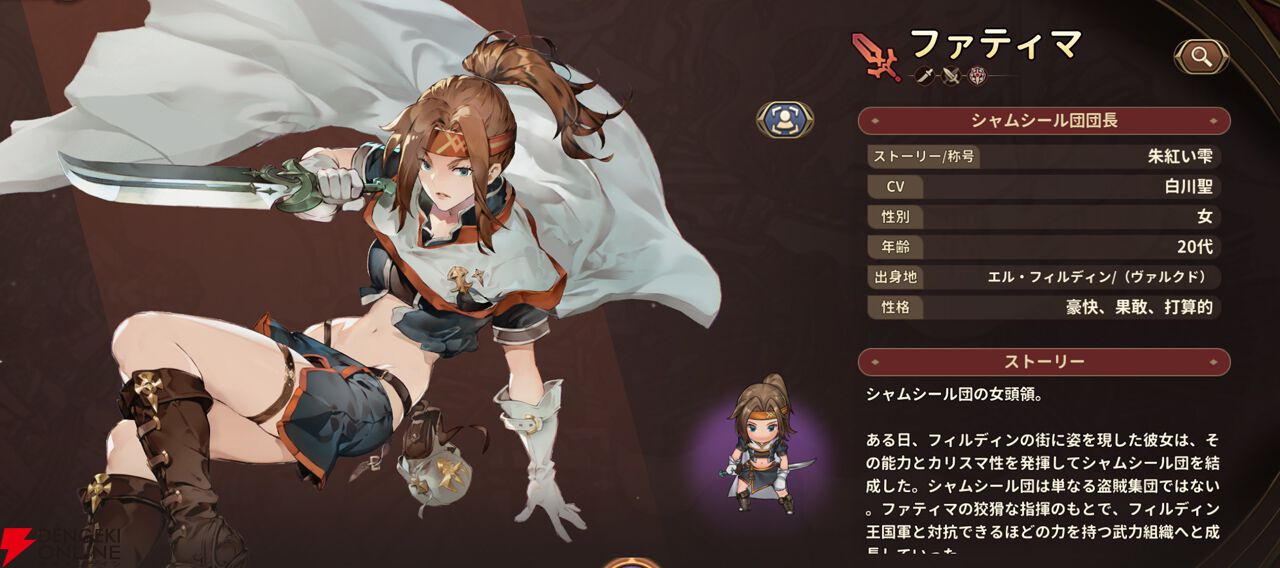
Task: Select the chibi Fatima sprite thumbnail
Action: 762,444
